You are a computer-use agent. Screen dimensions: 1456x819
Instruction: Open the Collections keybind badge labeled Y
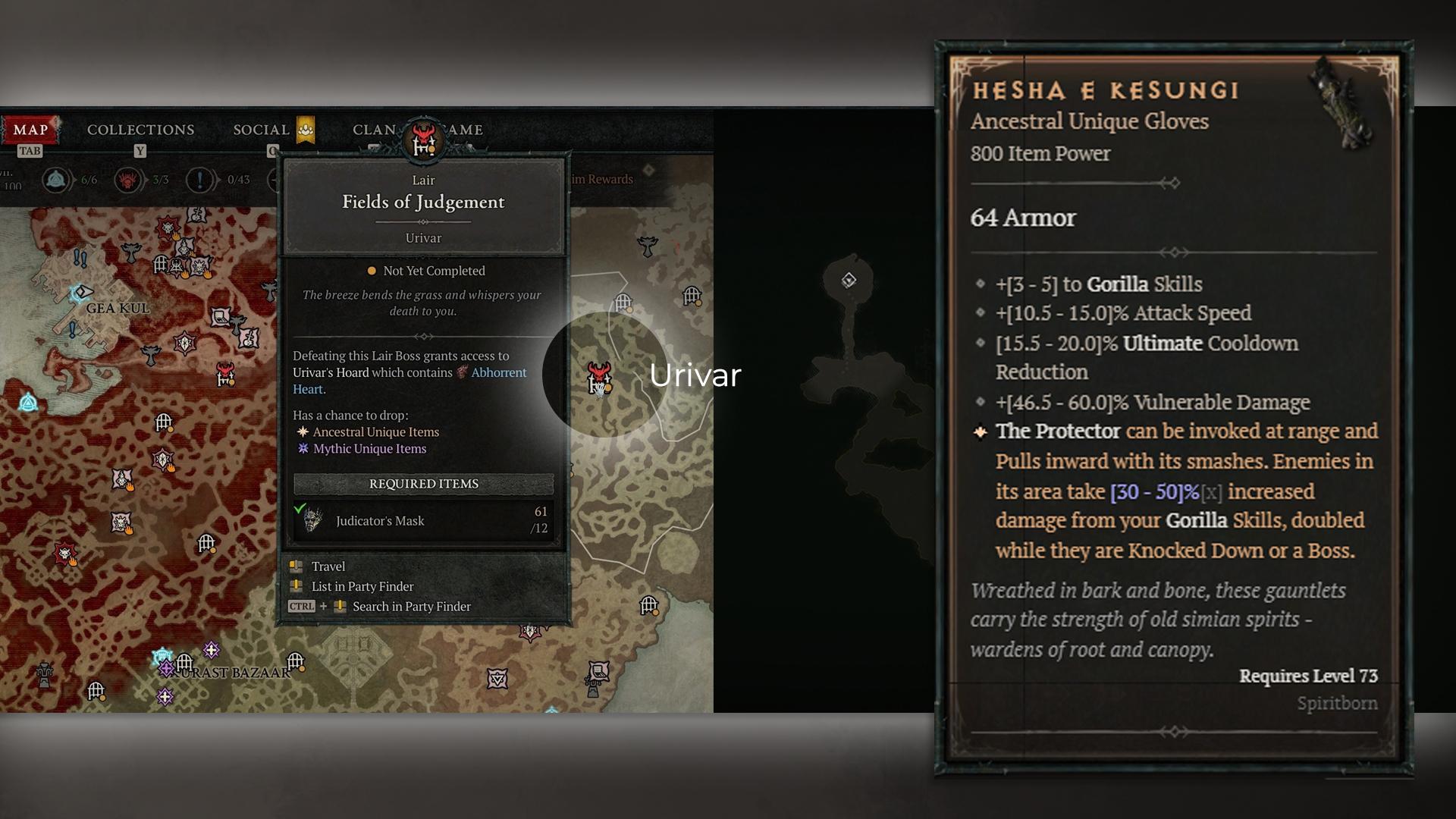140,151
